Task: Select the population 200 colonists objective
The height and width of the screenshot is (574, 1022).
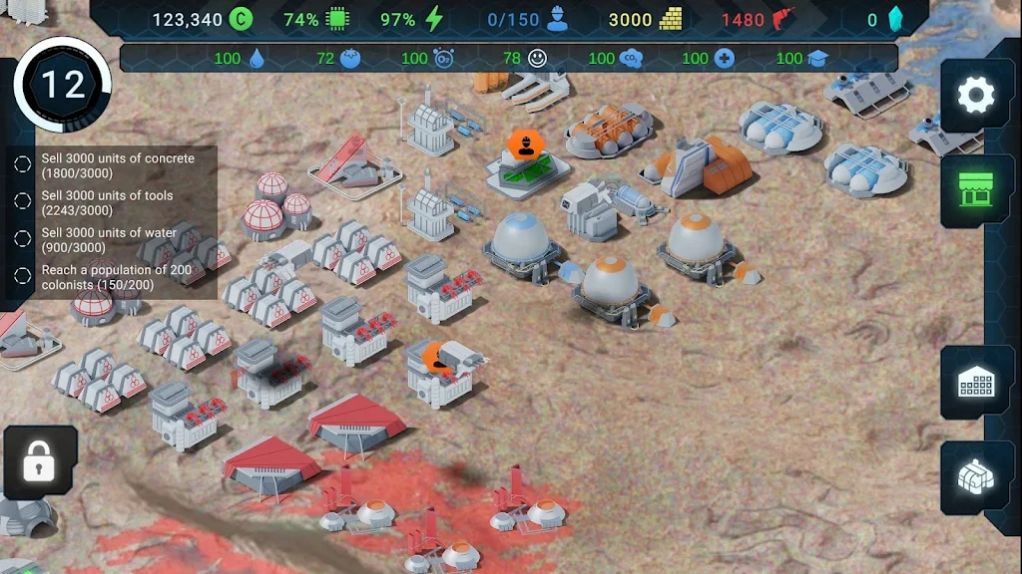Action: [118, 277]
